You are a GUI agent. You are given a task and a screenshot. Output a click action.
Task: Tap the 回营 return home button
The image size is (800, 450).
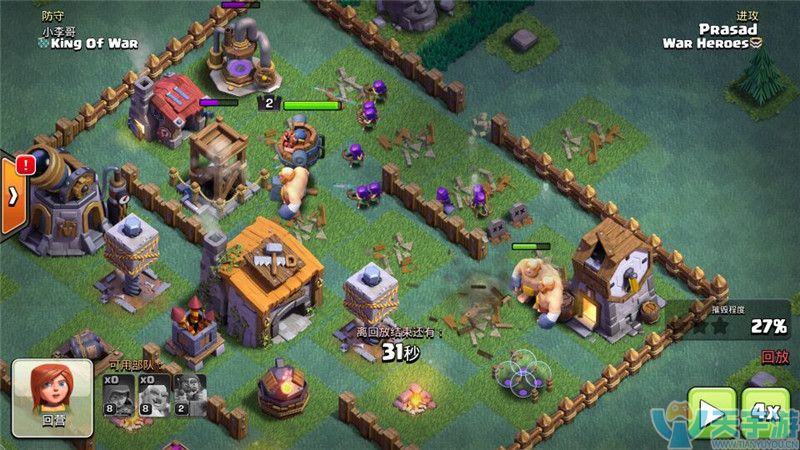[52, 397]
